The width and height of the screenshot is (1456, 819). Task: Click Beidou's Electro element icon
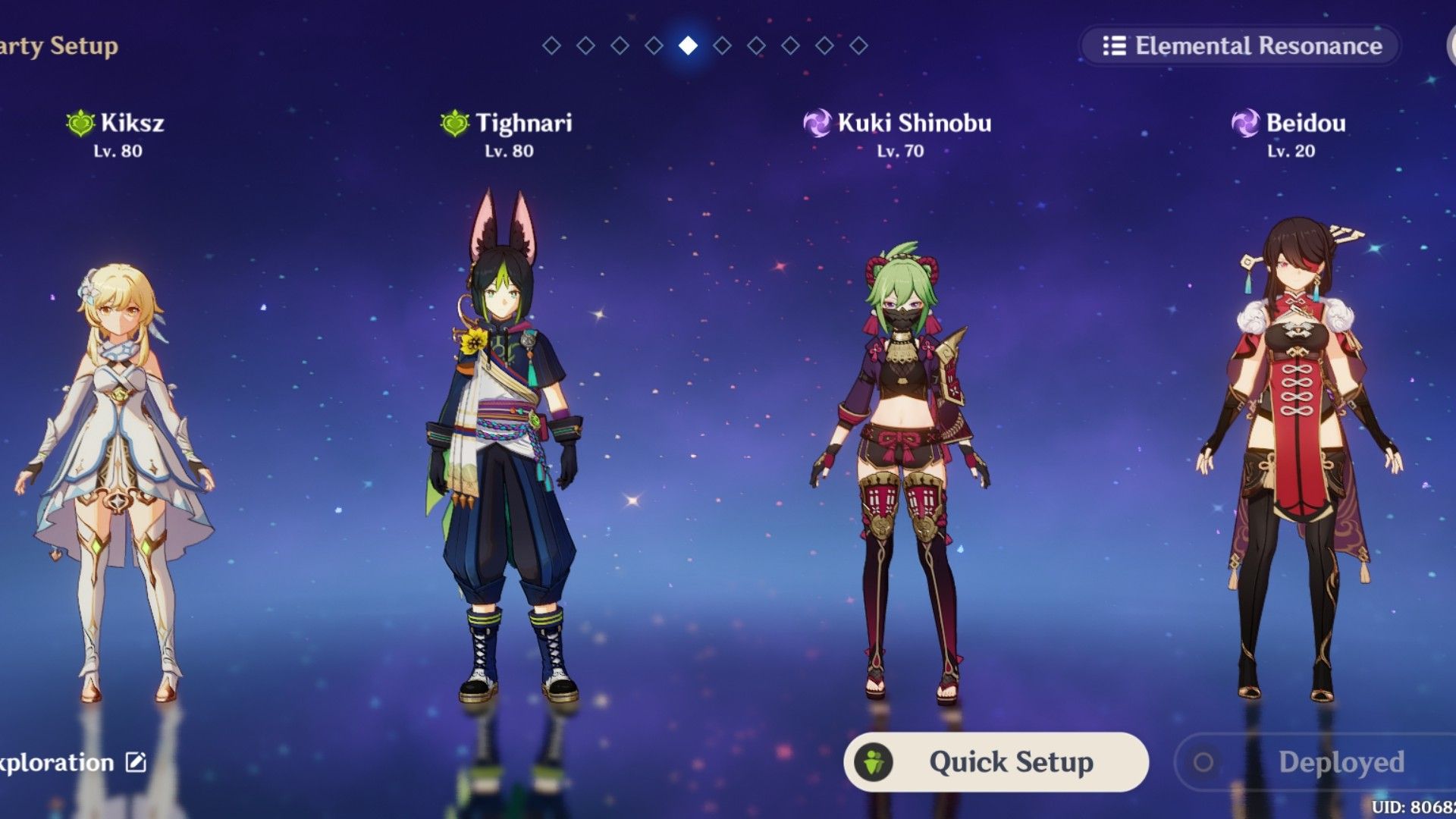click(x=1244, y=124)
